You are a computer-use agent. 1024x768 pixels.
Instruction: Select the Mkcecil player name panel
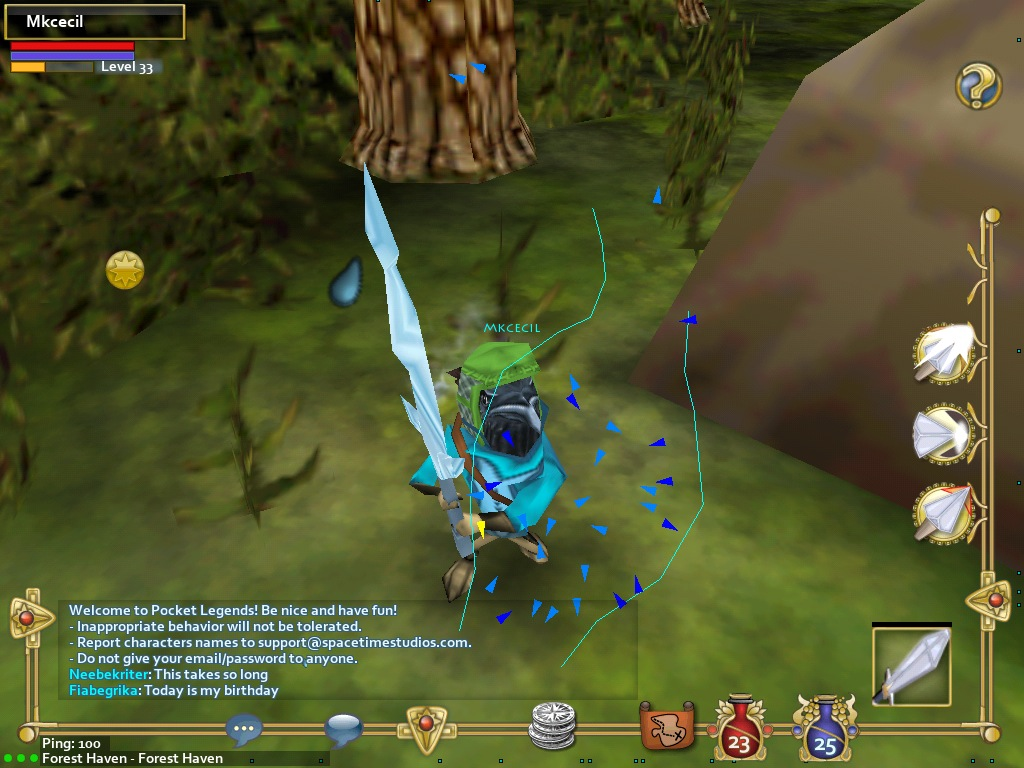(x=95, y=22)
